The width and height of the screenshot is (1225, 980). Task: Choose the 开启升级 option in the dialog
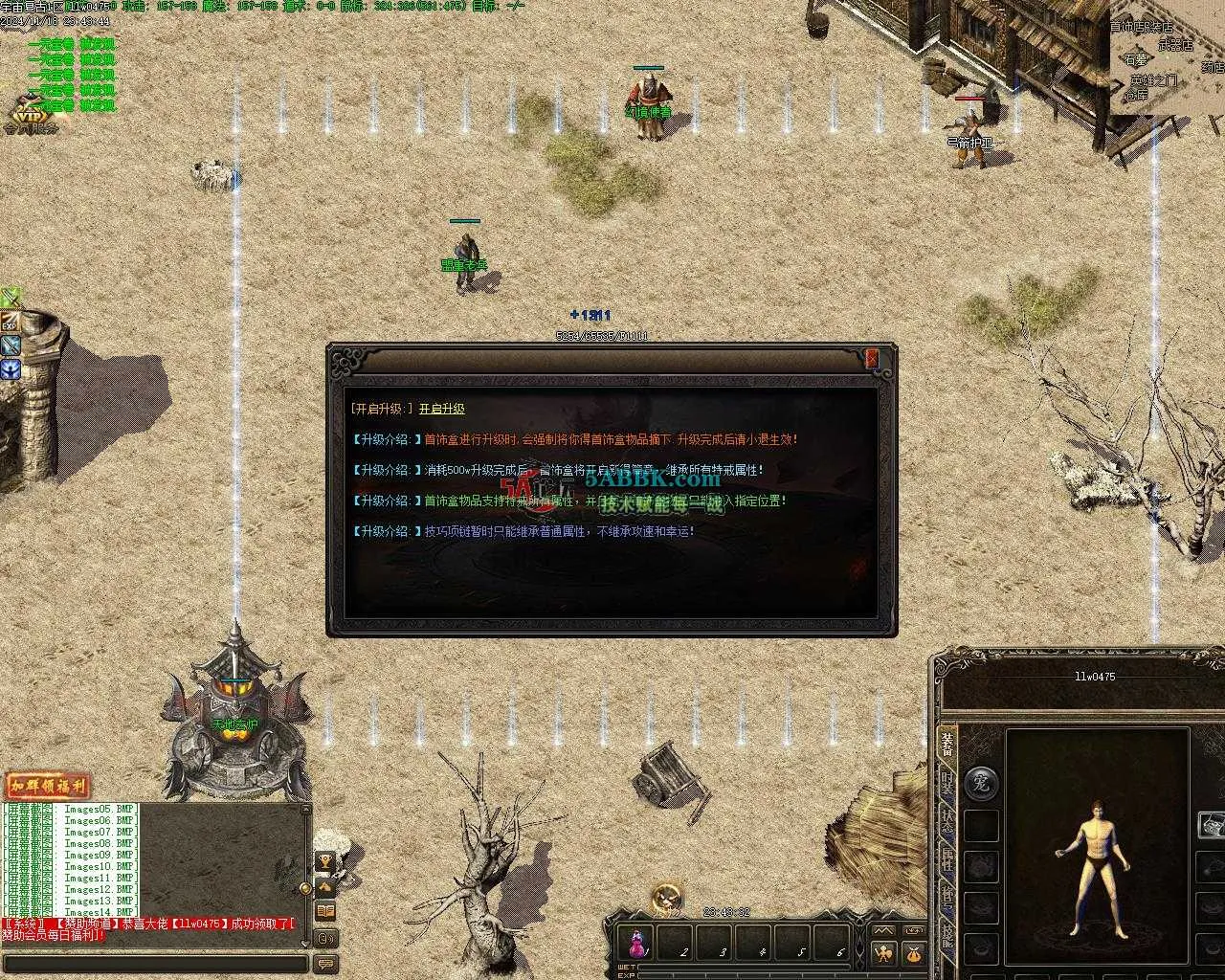[x=442, y=409]
